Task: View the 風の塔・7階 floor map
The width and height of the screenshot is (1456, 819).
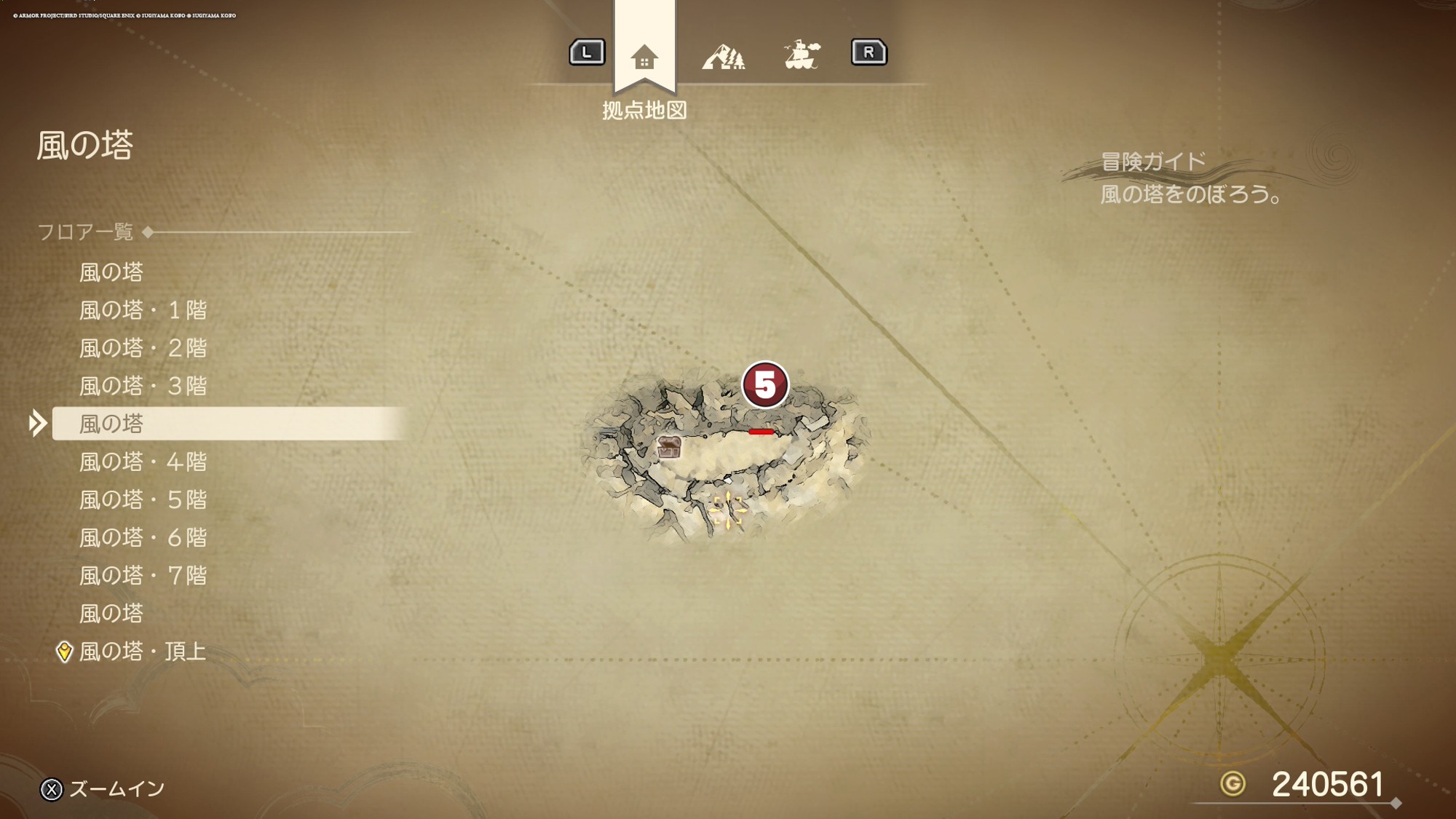Action: click(143, 576)
